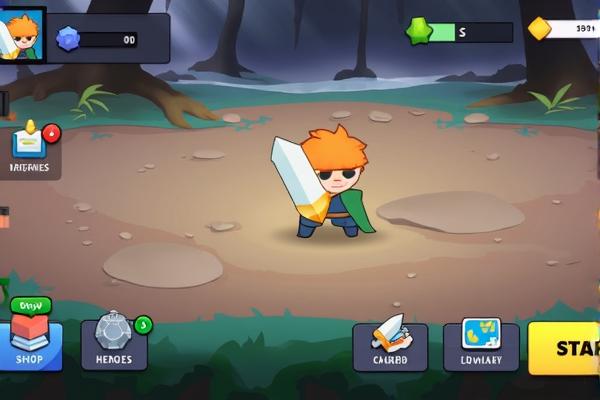The width and height of the screenshot is (600, 400).
Task: Open the sword card menu button
Action: click(390, 346)
